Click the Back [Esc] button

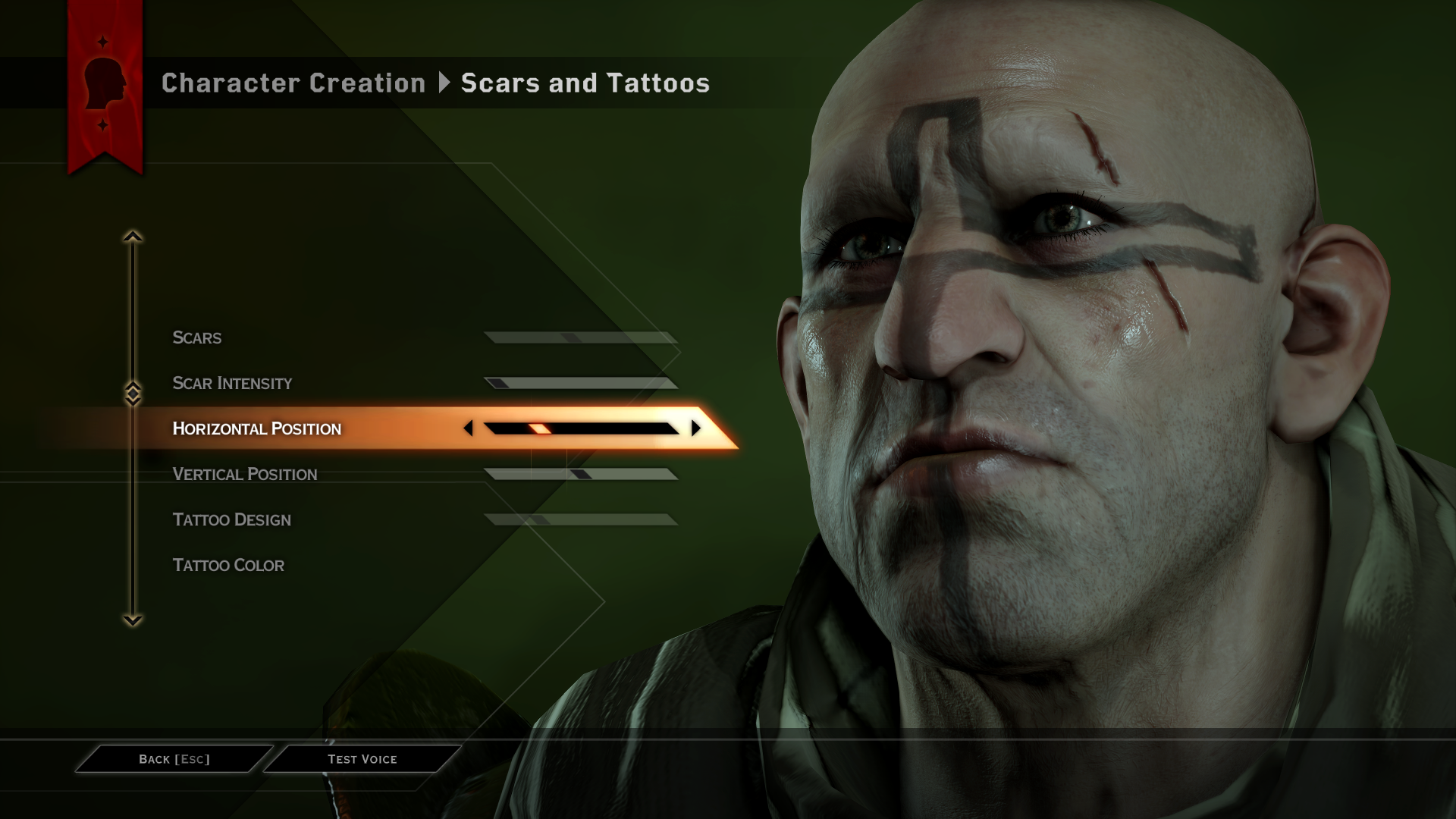tap(173, 758)
